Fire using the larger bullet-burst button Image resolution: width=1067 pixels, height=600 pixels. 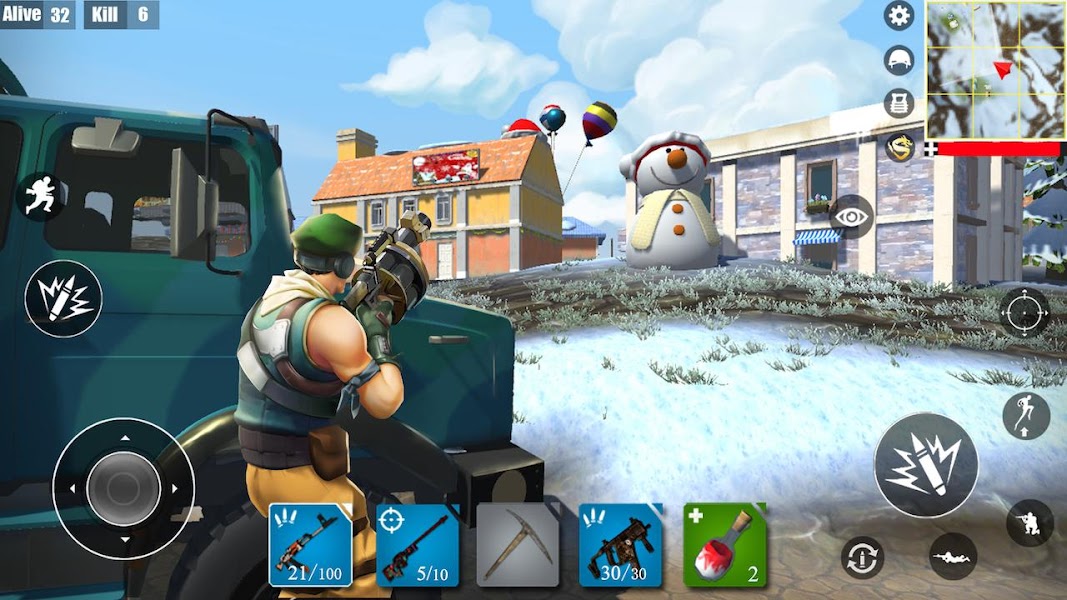925,465
